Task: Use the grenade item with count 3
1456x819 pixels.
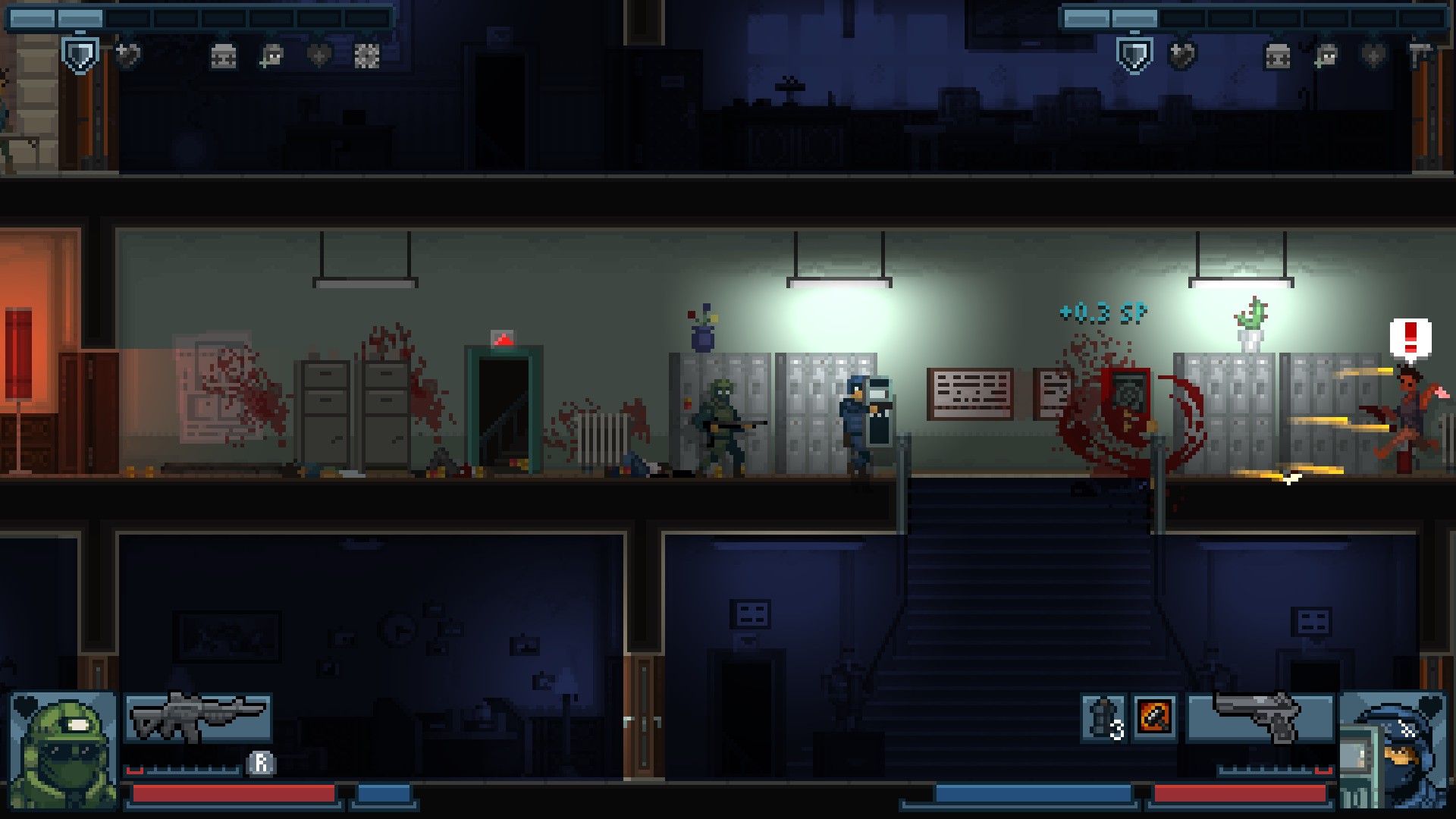Action: pyautogui.click(x=1103, y=717)
